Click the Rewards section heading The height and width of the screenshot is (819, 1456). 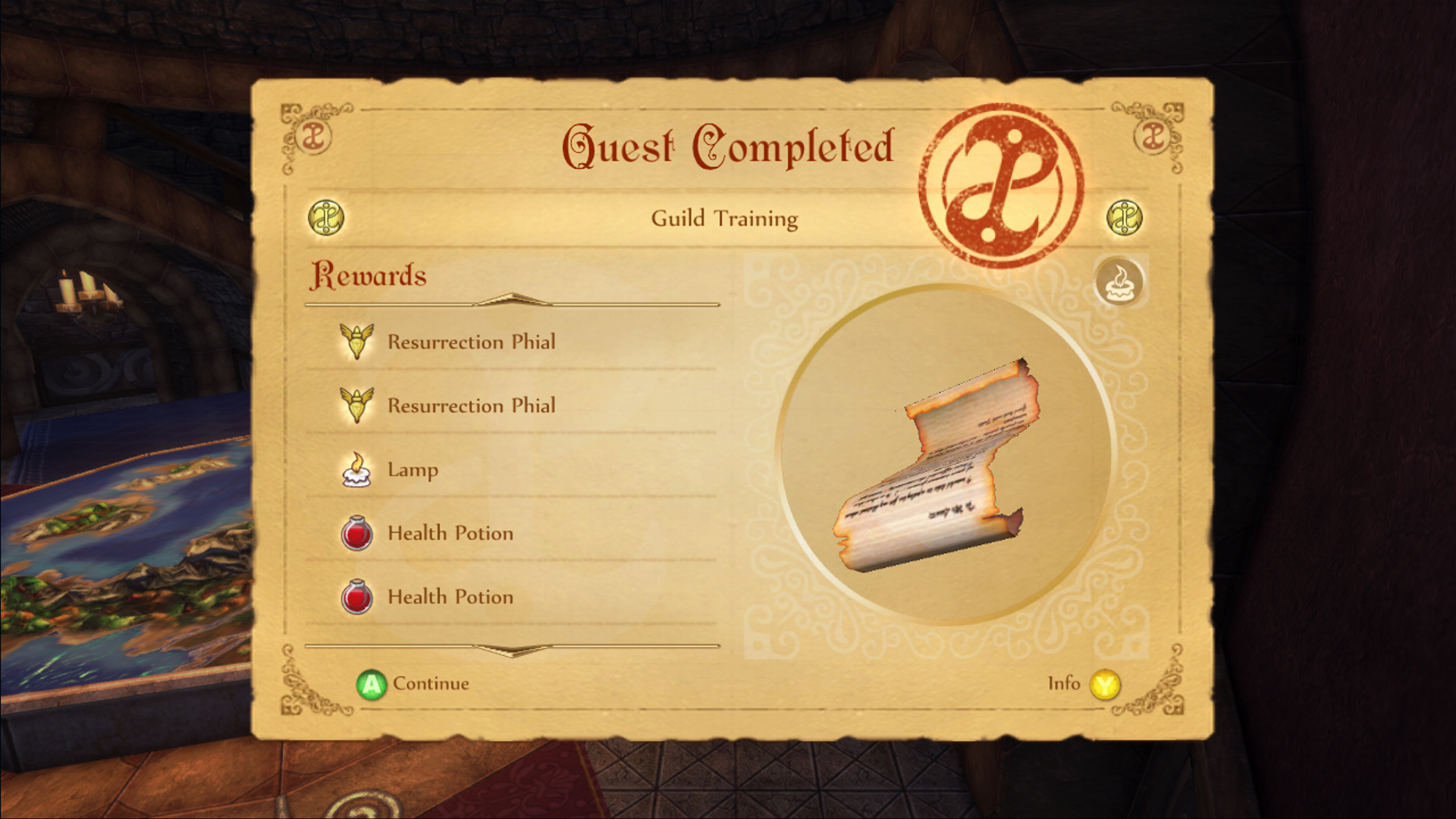(369, 275)
